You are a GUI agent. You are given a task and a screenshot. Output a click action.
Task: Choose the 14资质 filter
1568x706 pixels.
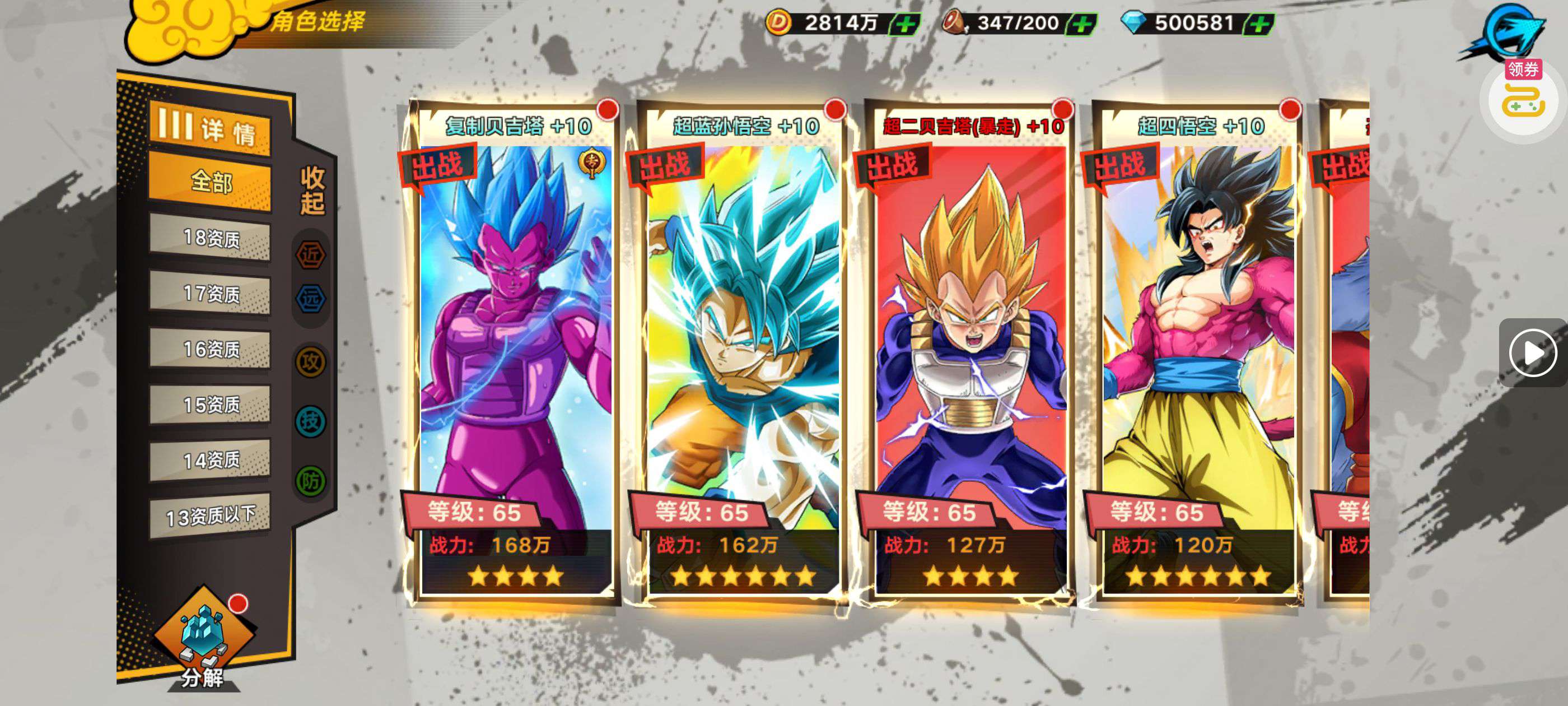[x=210, y=460]
